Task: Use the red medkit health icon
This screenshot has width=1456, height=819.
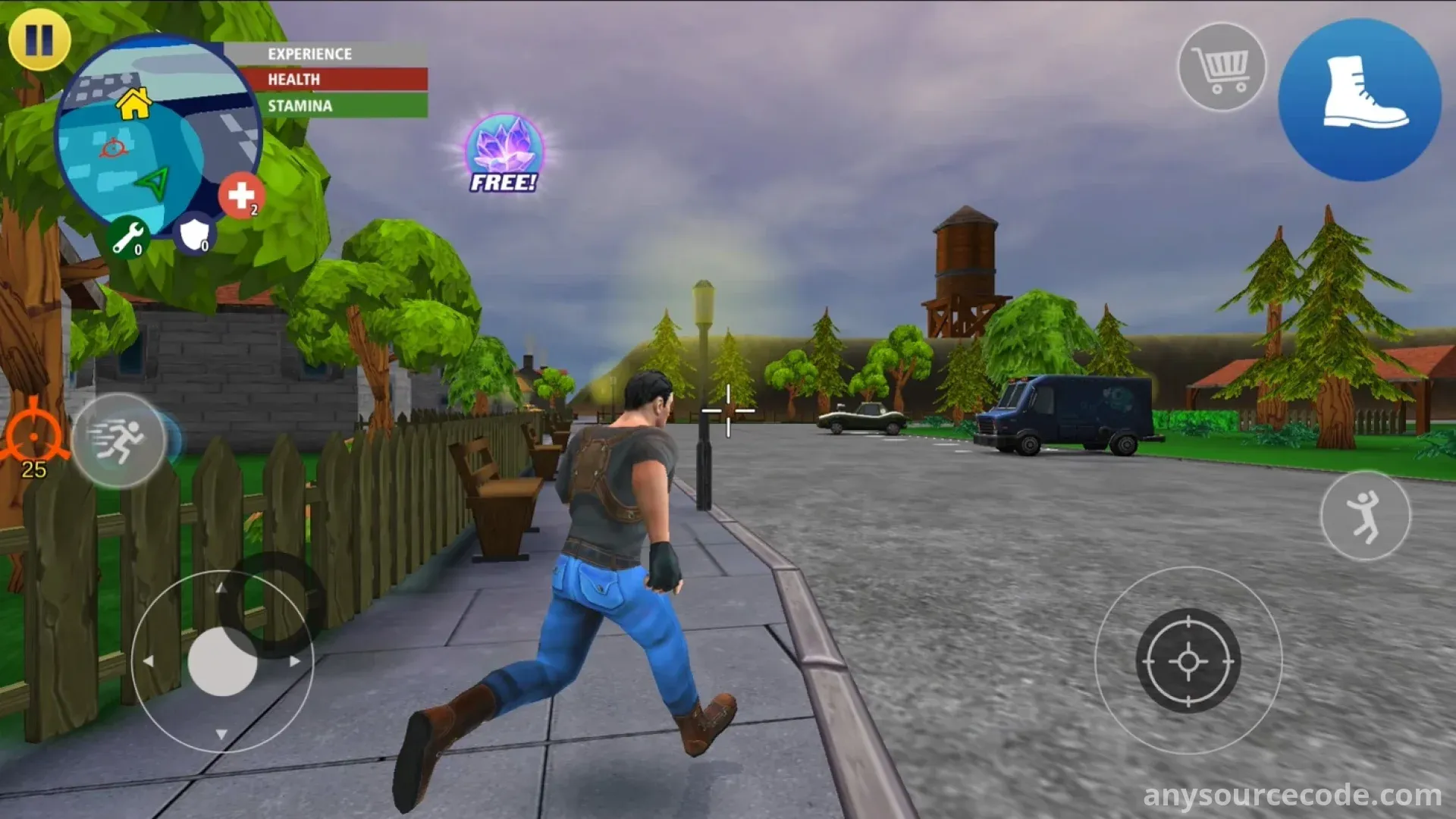Action: 241,196
